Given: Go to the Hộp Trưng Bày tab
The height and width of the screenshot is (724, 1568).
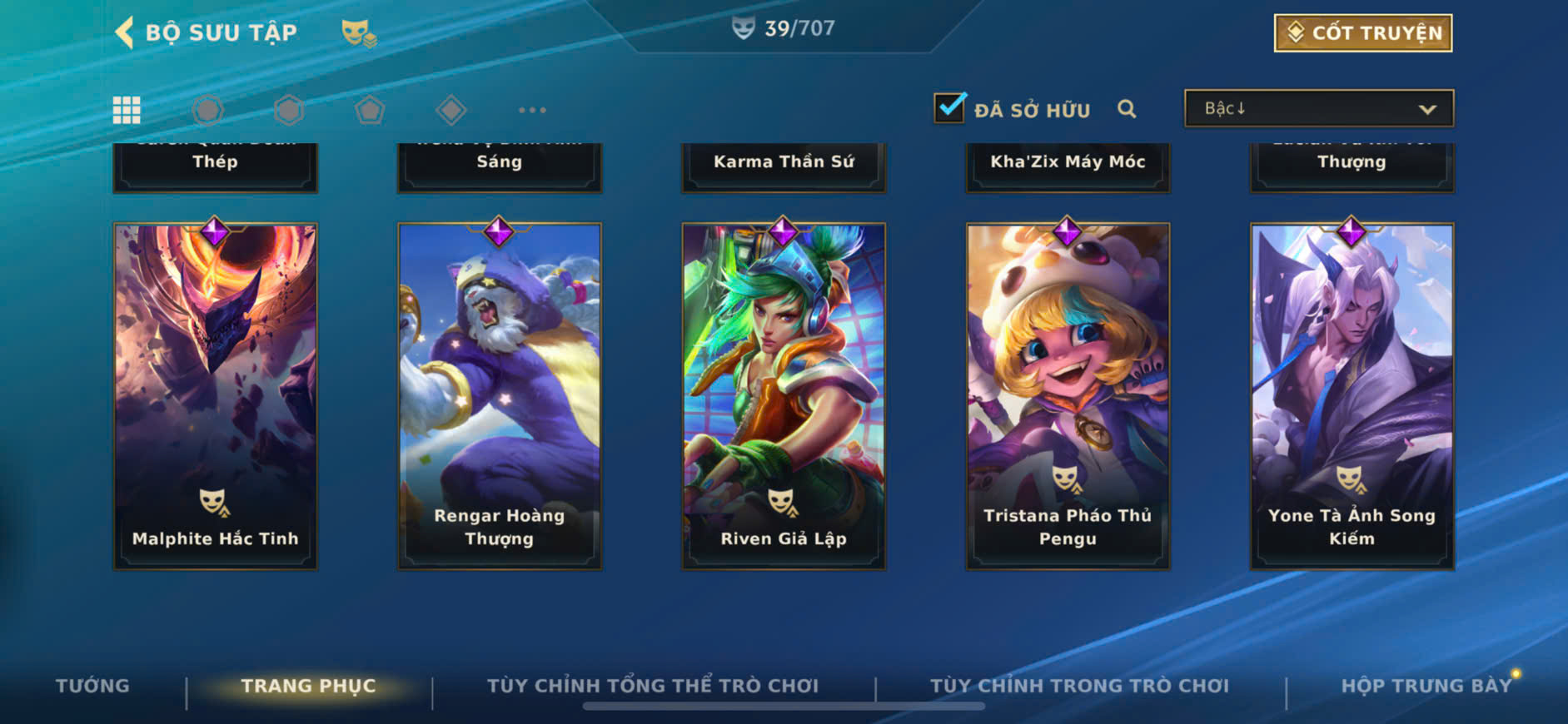Looking at the screenshot, I should [1426, 686].
